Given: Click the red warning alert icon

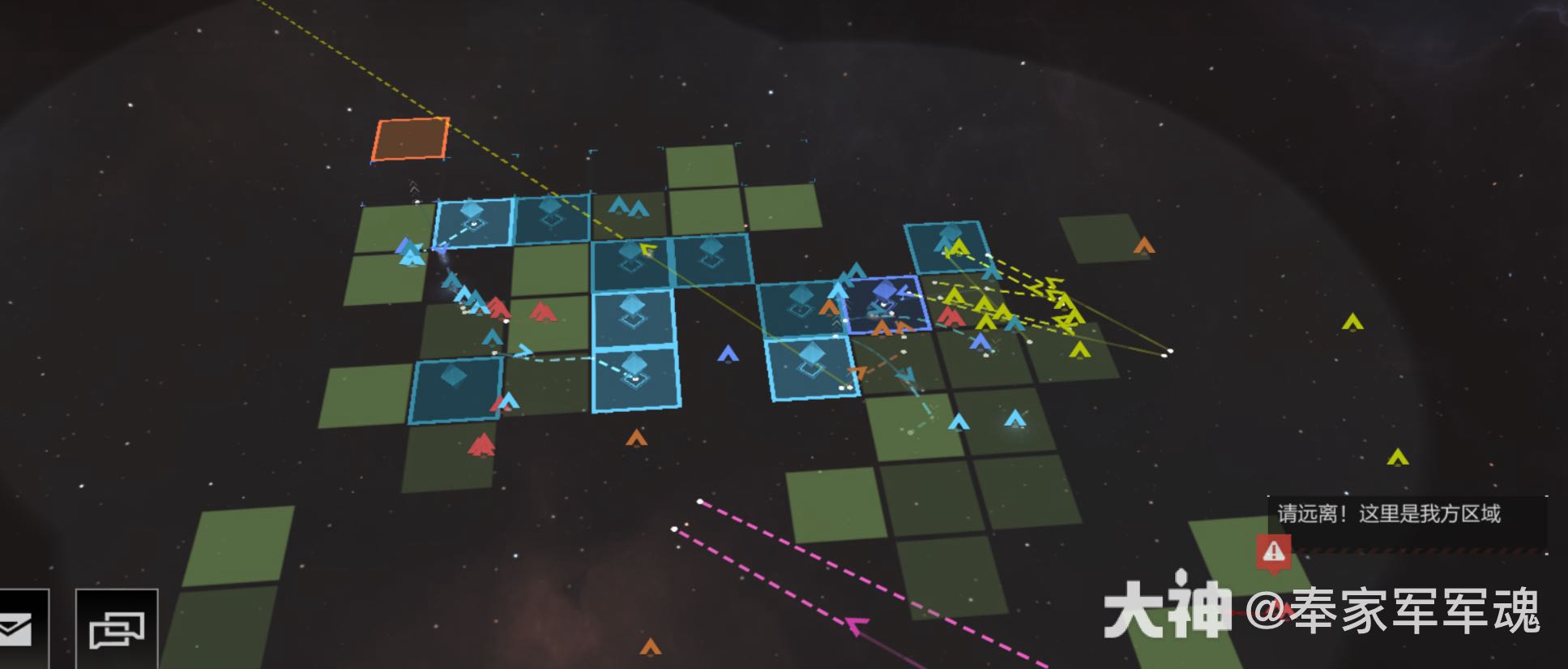Looking at the screenshot, I should point(1273,552).
